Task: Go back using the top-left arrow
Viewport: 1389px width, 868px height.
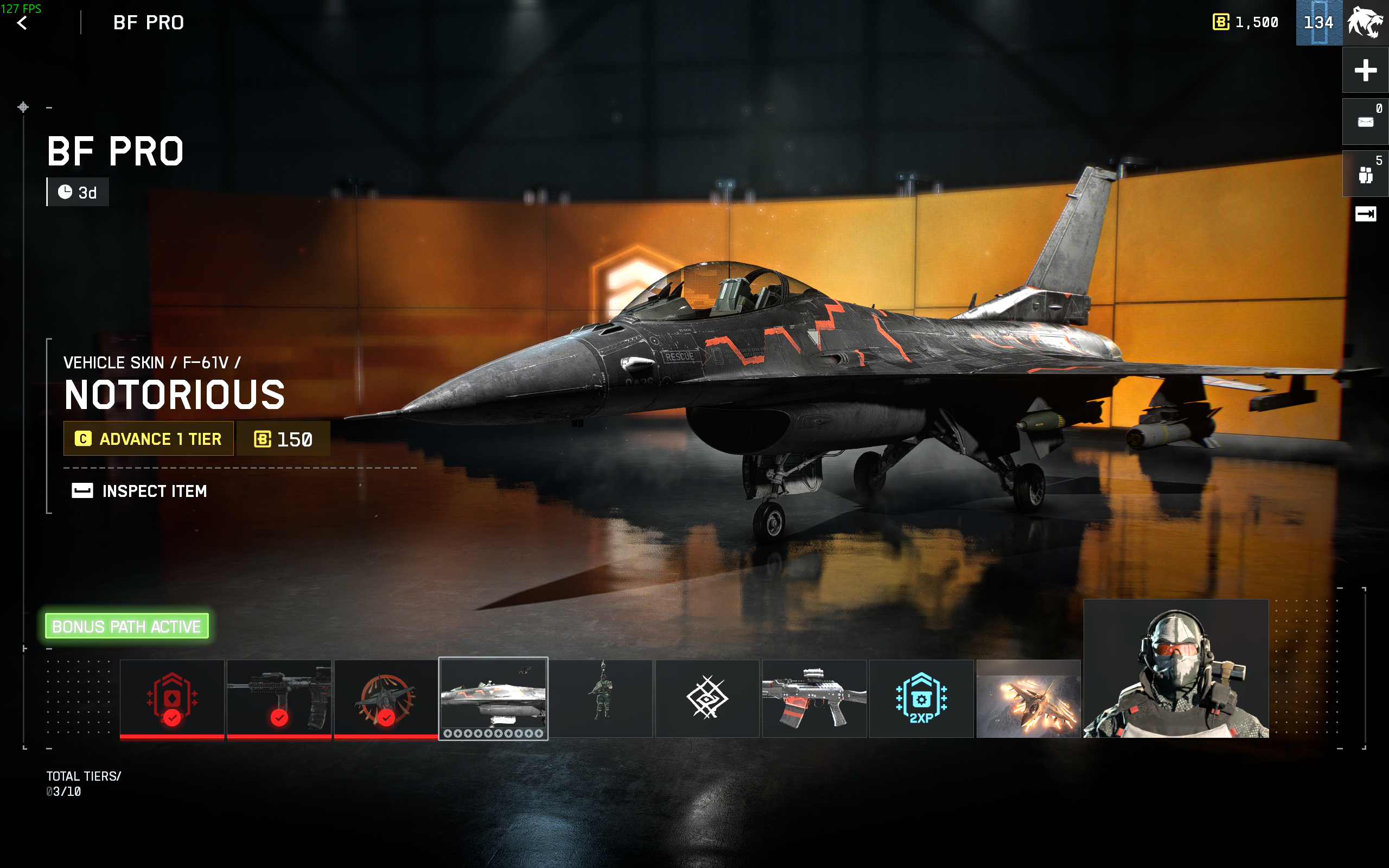Action: point(22,23)
